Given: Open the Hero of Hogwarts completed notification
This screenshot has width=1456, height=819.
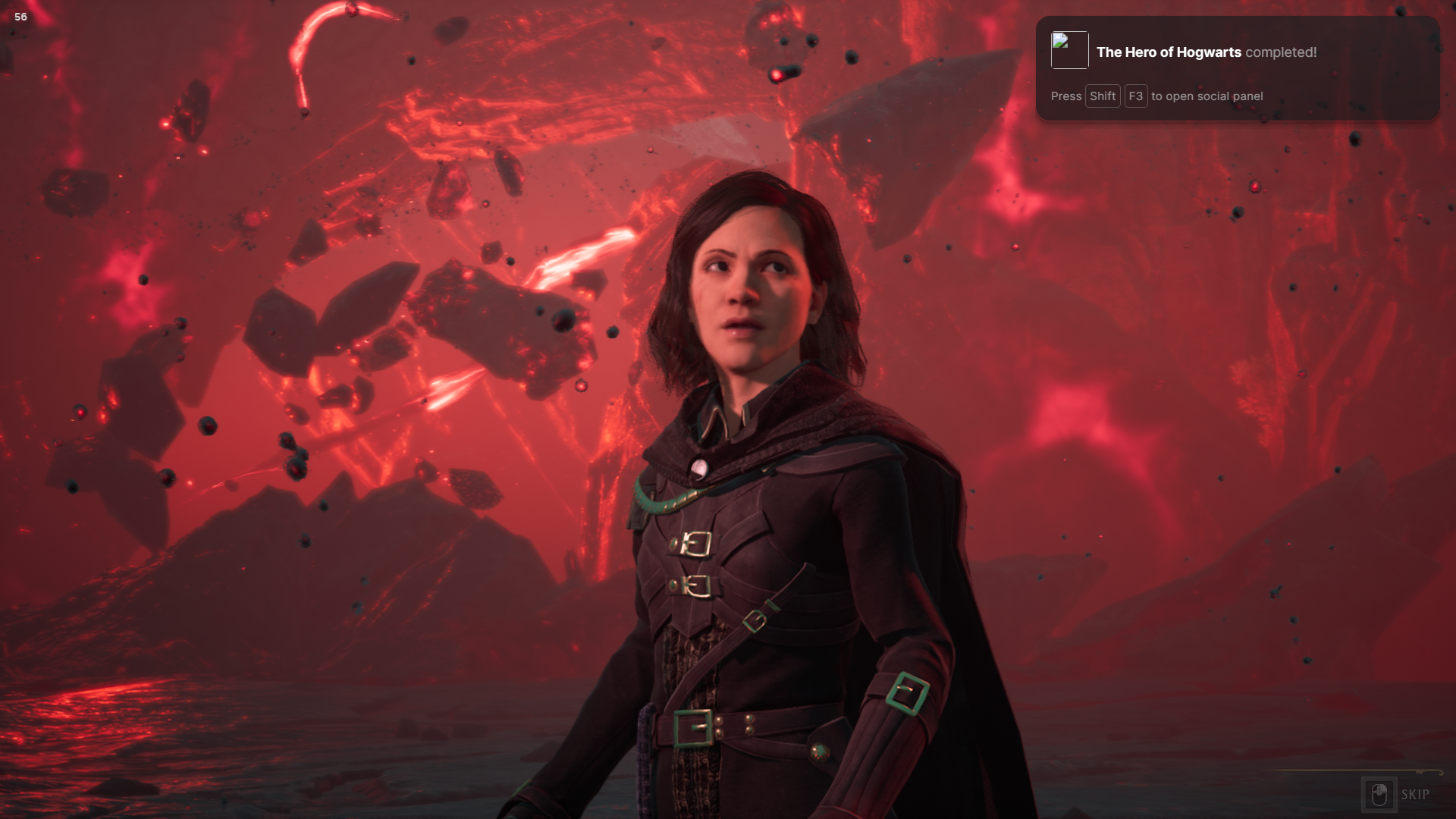Looking at the screenshot, I should [x=1206, y=52].
